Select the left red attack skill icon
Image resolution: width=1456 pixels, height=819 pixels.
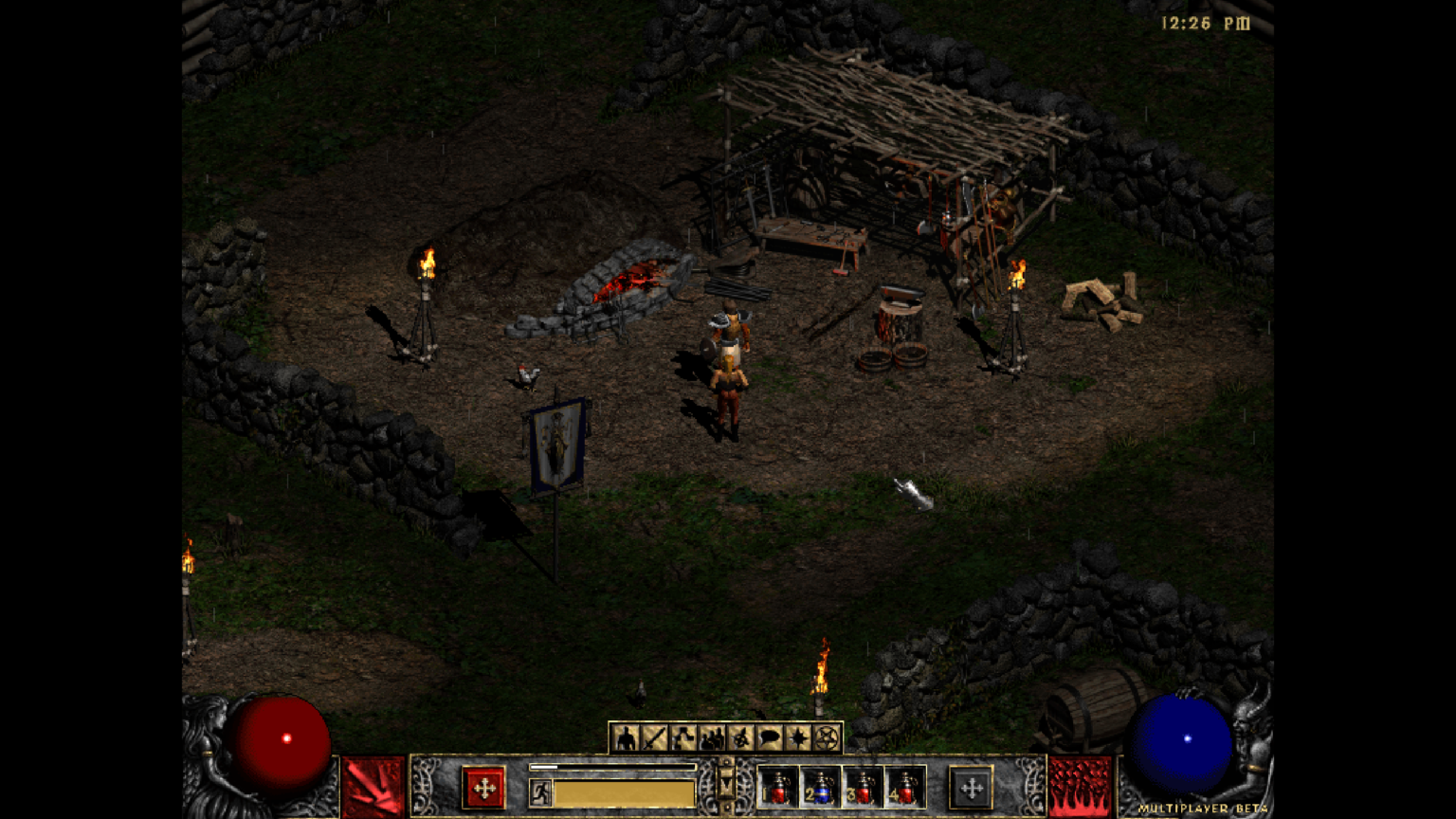coord(373,787)
